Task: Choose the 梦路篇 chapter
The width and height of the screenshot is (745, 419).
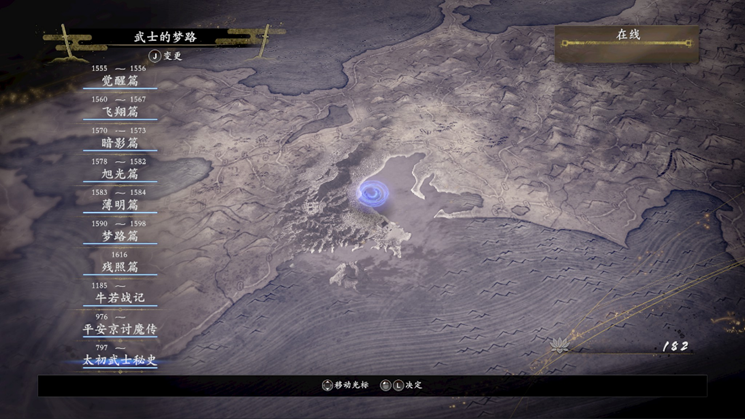Action: [x=120, y=236]
